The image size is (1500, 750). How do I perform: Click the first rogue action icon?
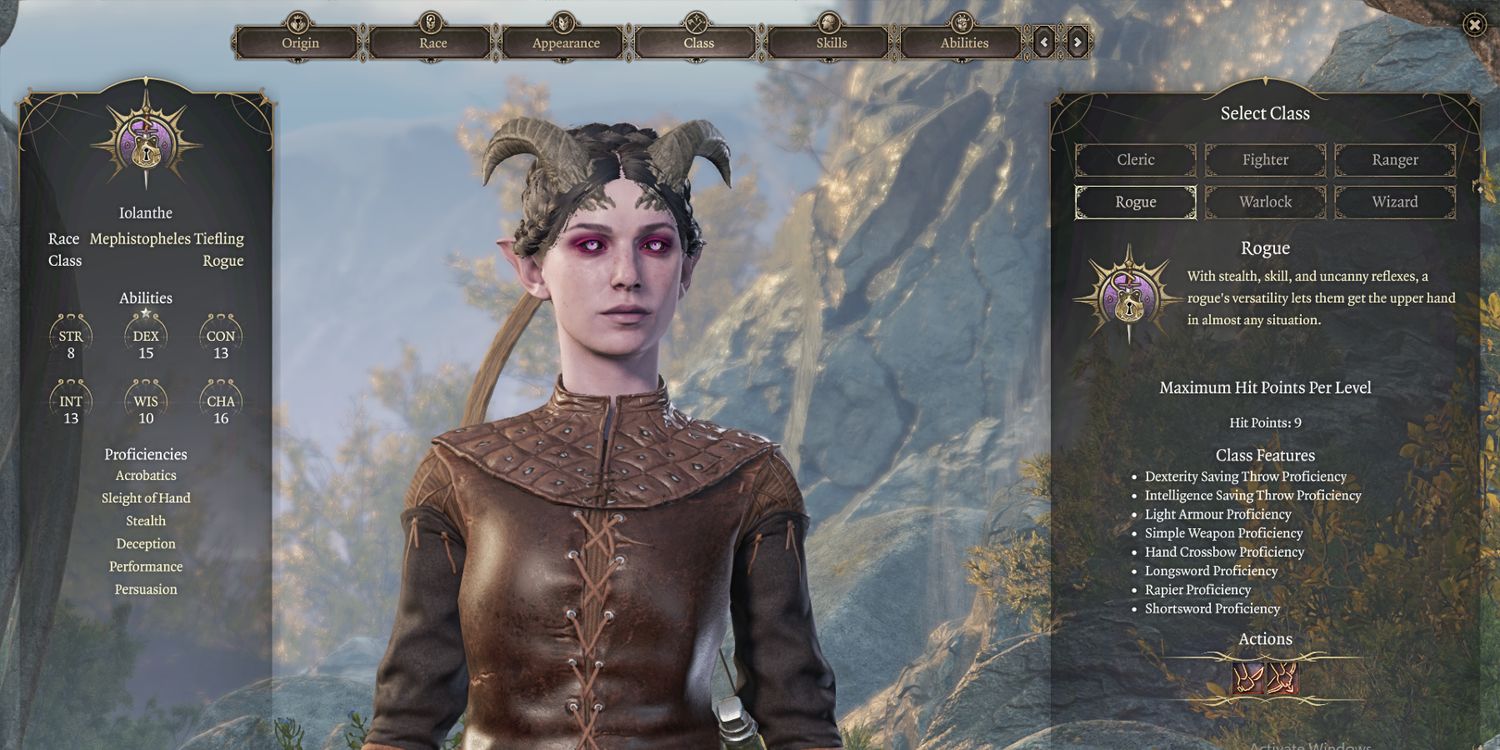(x=1248, y=679)
